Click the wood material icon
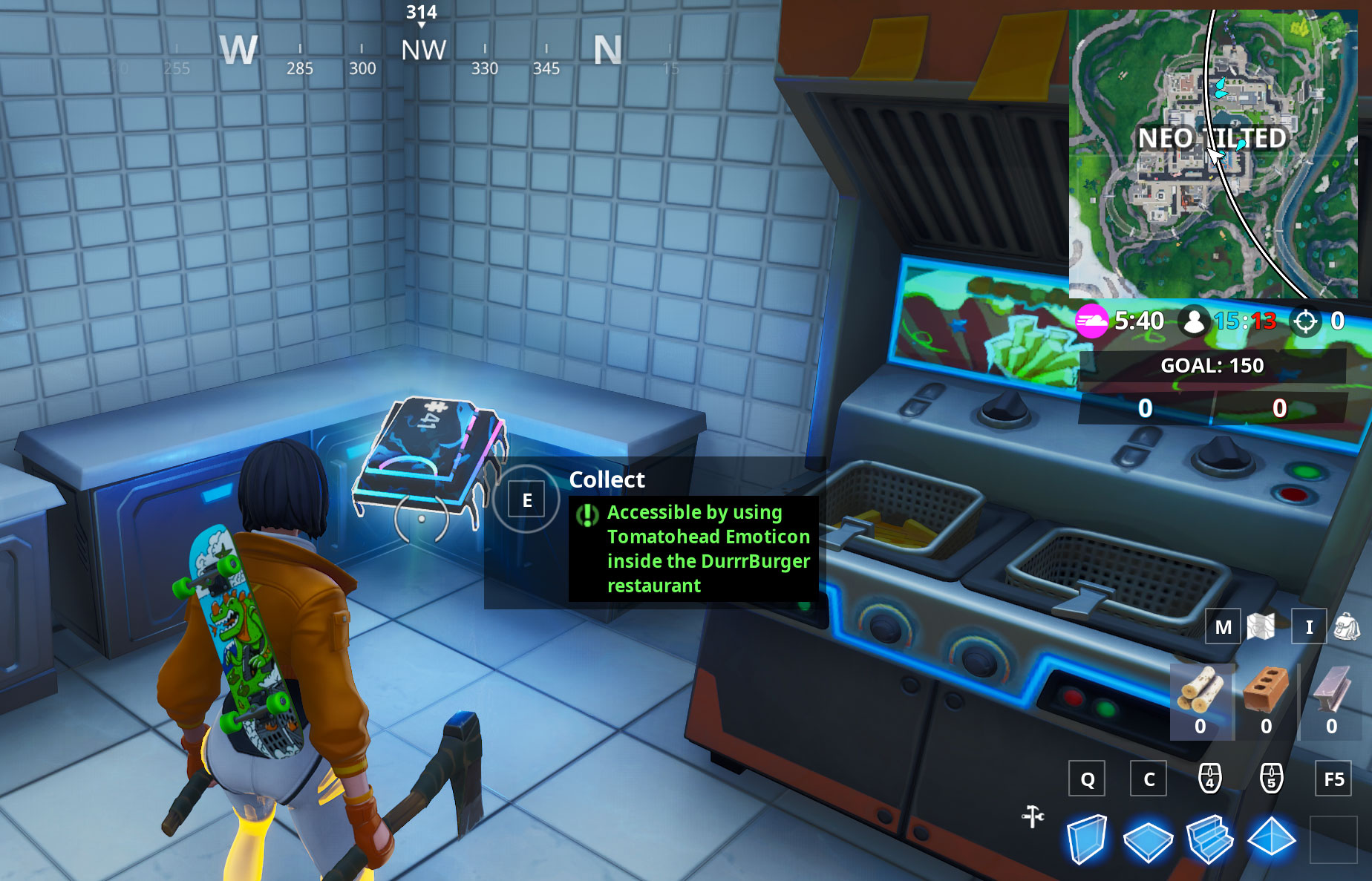1372x881 pixels. 1200,690
